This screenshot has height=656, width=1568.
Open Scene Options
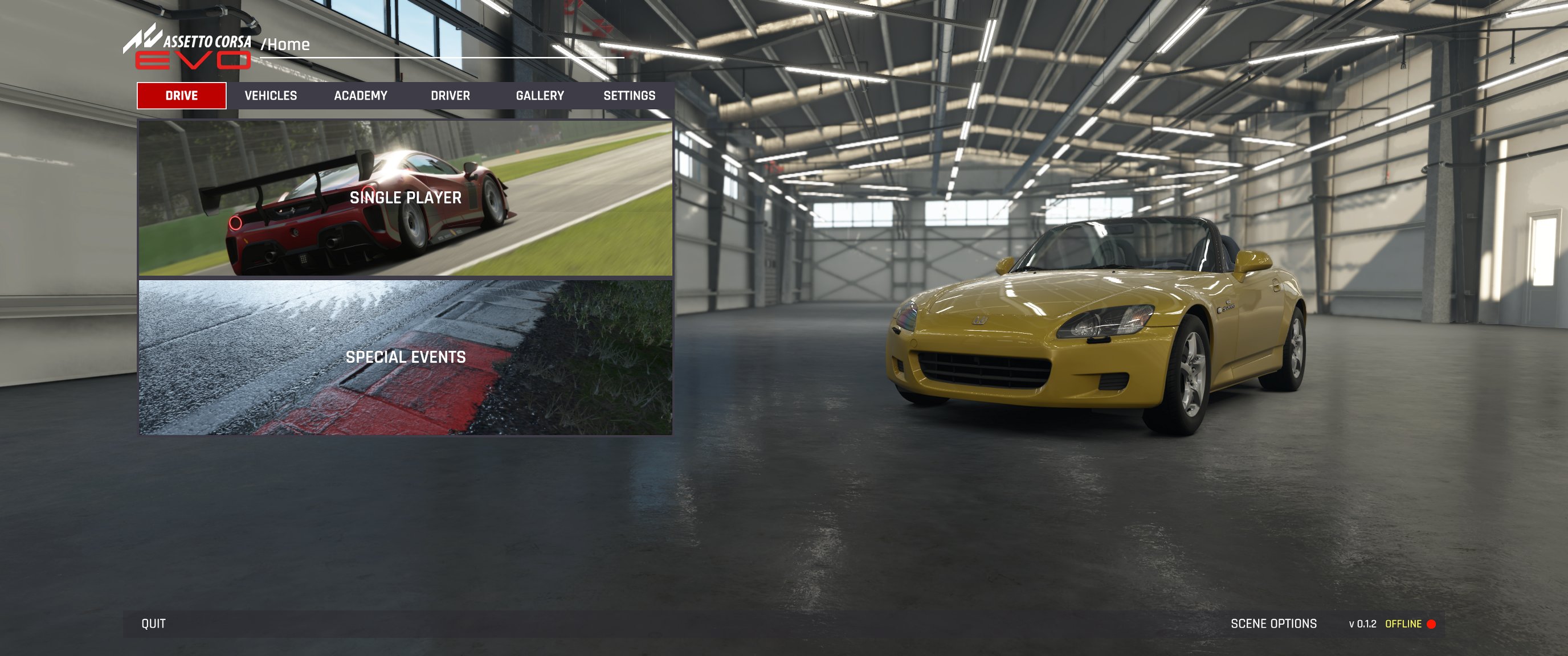[x=1273, y=624]
